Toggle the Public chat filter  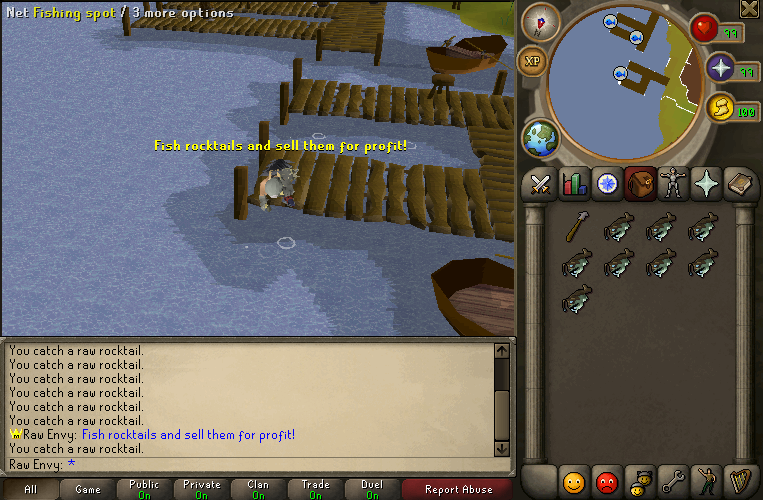click(x=144, y=490)
